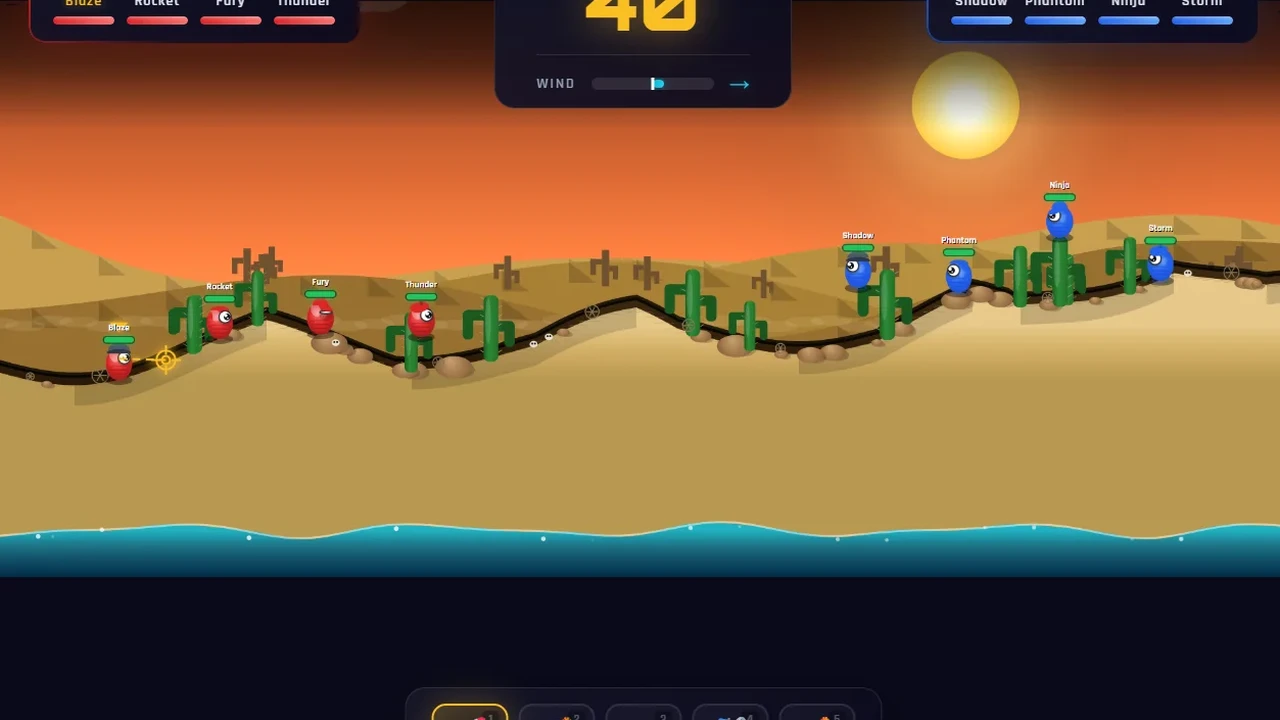Select the grenade in weapon slot 2

557,712
